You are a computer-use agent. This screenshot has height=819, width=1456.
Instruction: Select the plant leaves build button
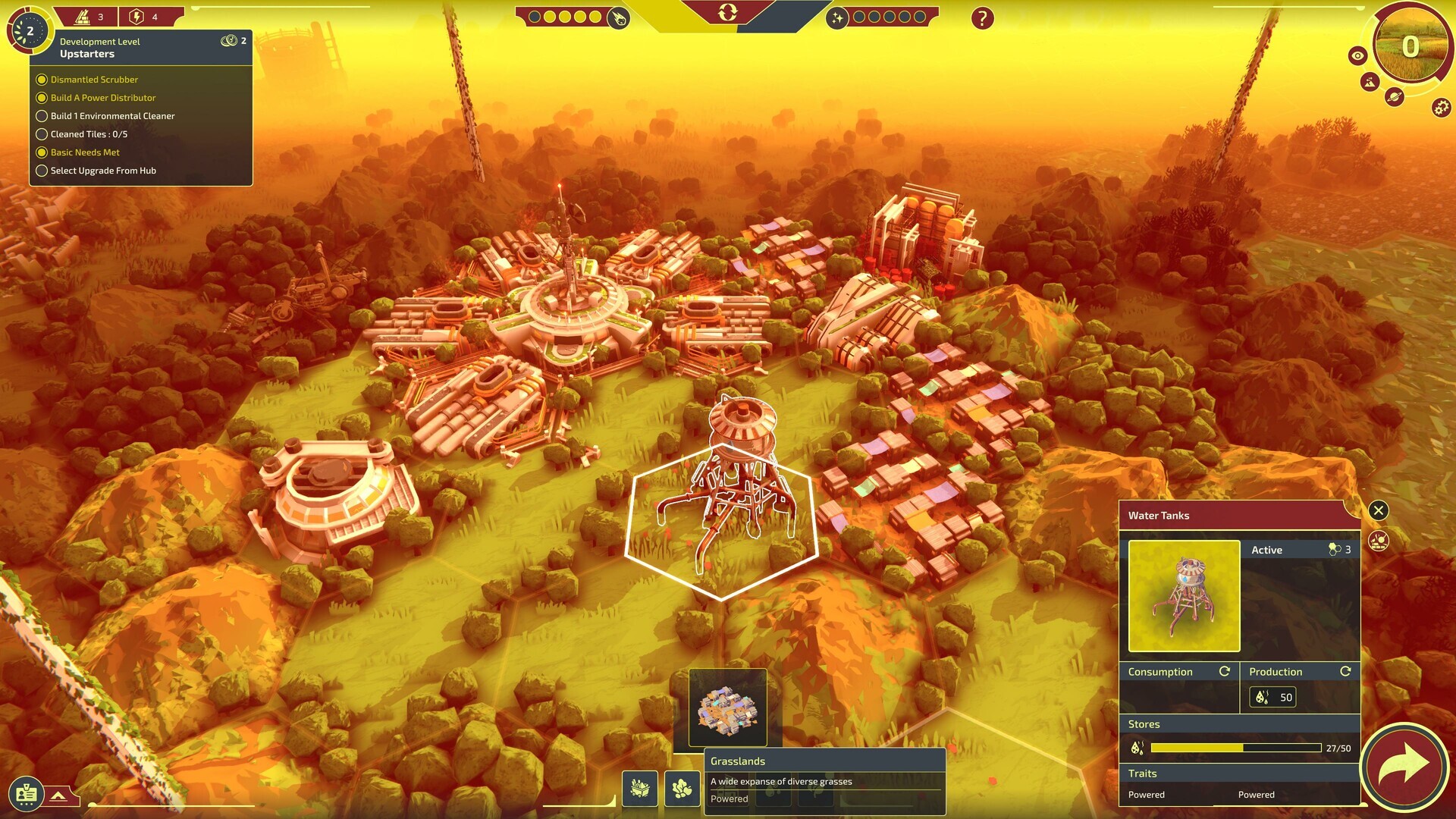682,789
